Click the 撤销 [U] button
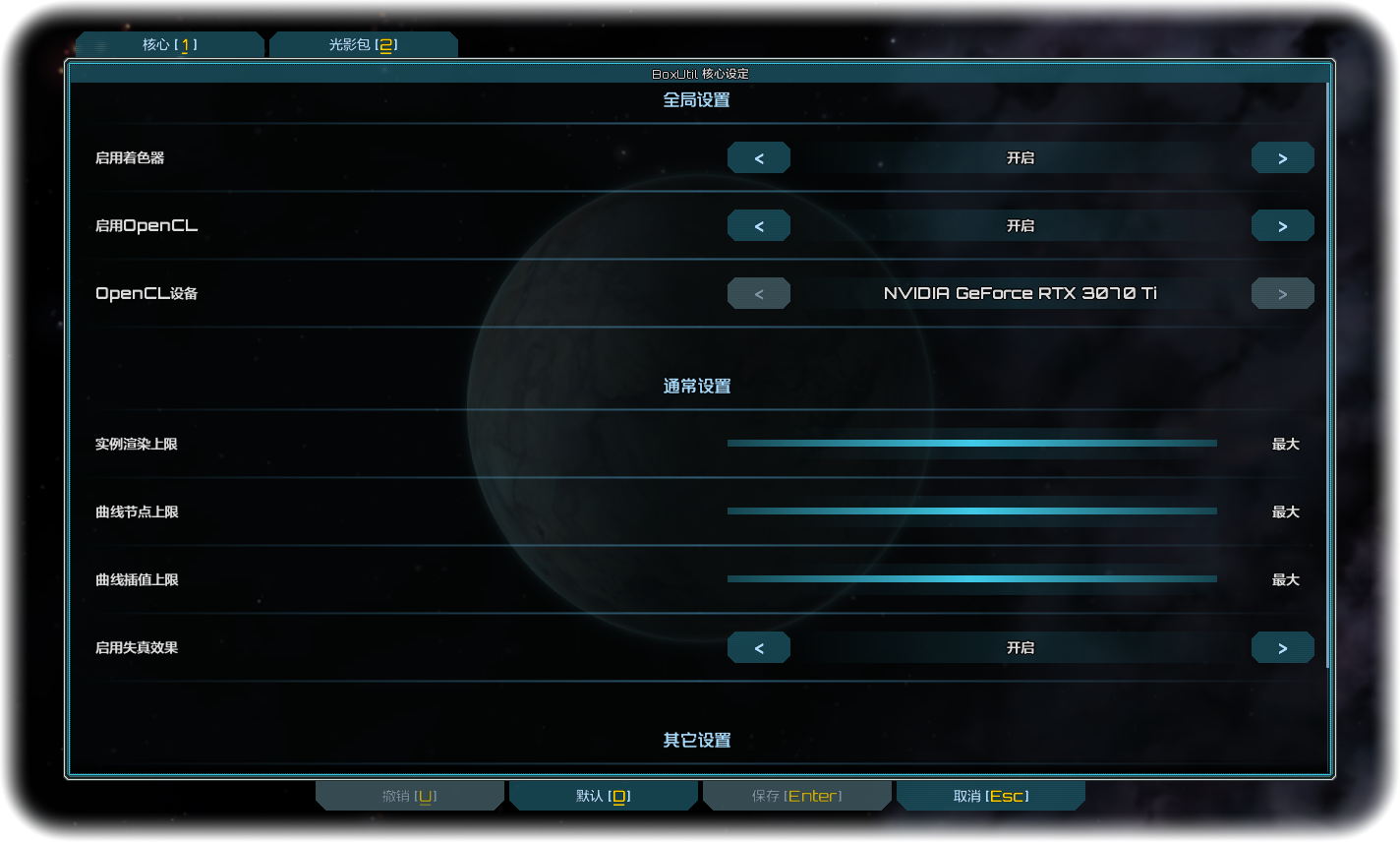Viewport: 1400px width, 842px height. tap(410, 795)
